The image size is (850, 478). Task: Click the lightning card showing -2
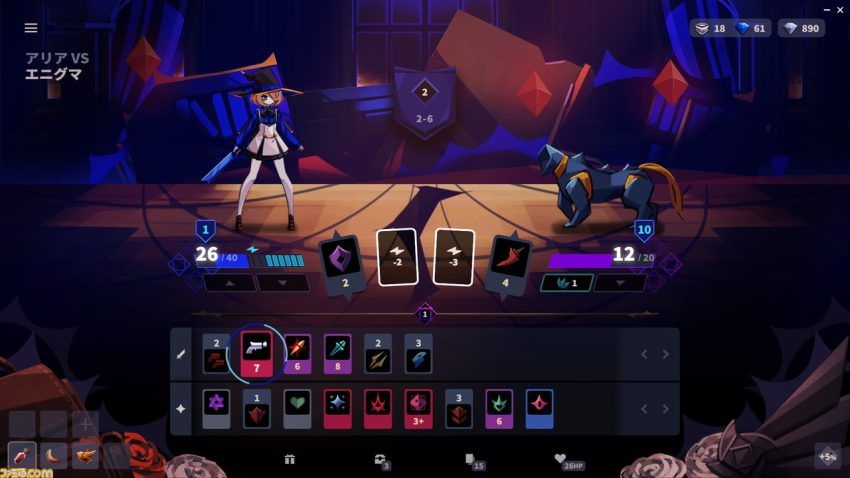click(x=396, y=257)
